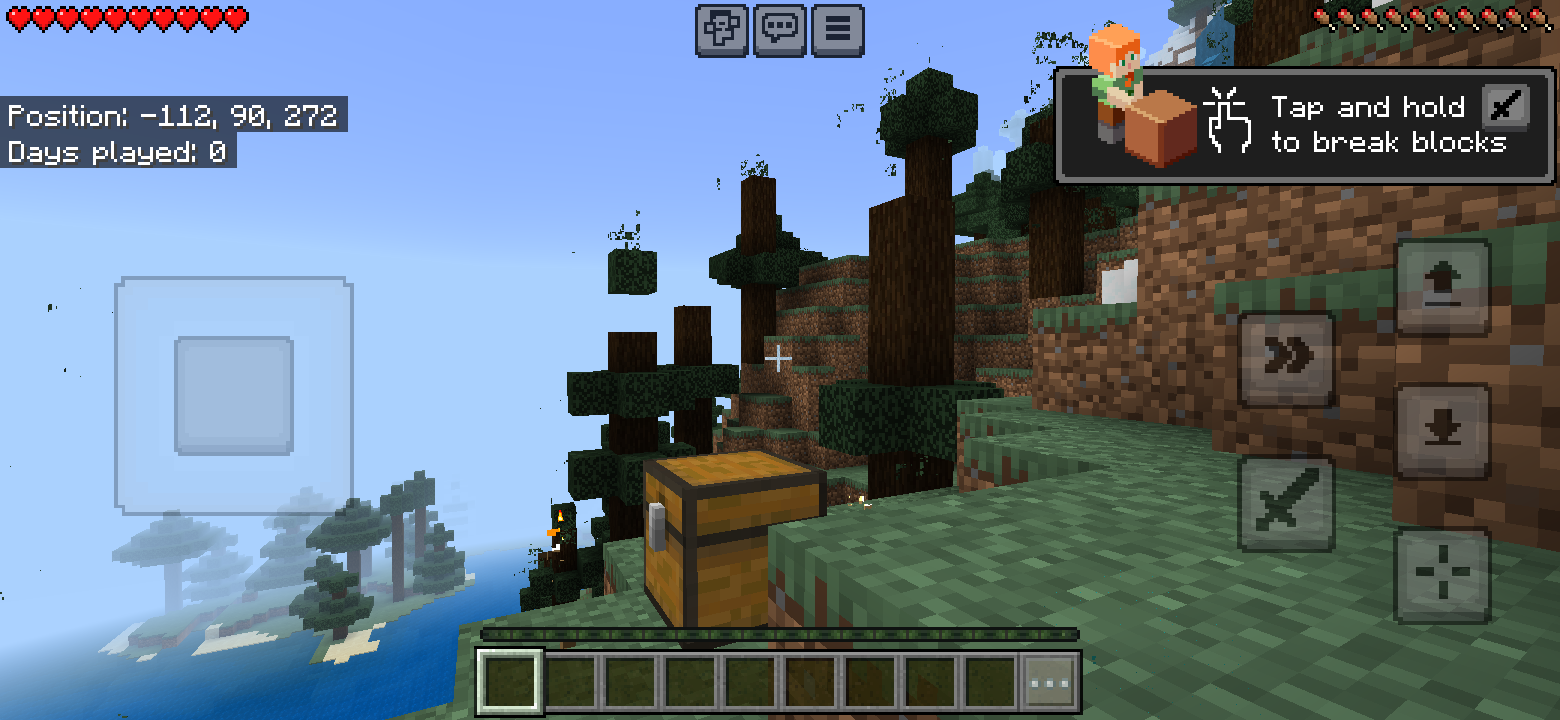
Task: Open the chest on the grass
Action: tap(720, 540)
